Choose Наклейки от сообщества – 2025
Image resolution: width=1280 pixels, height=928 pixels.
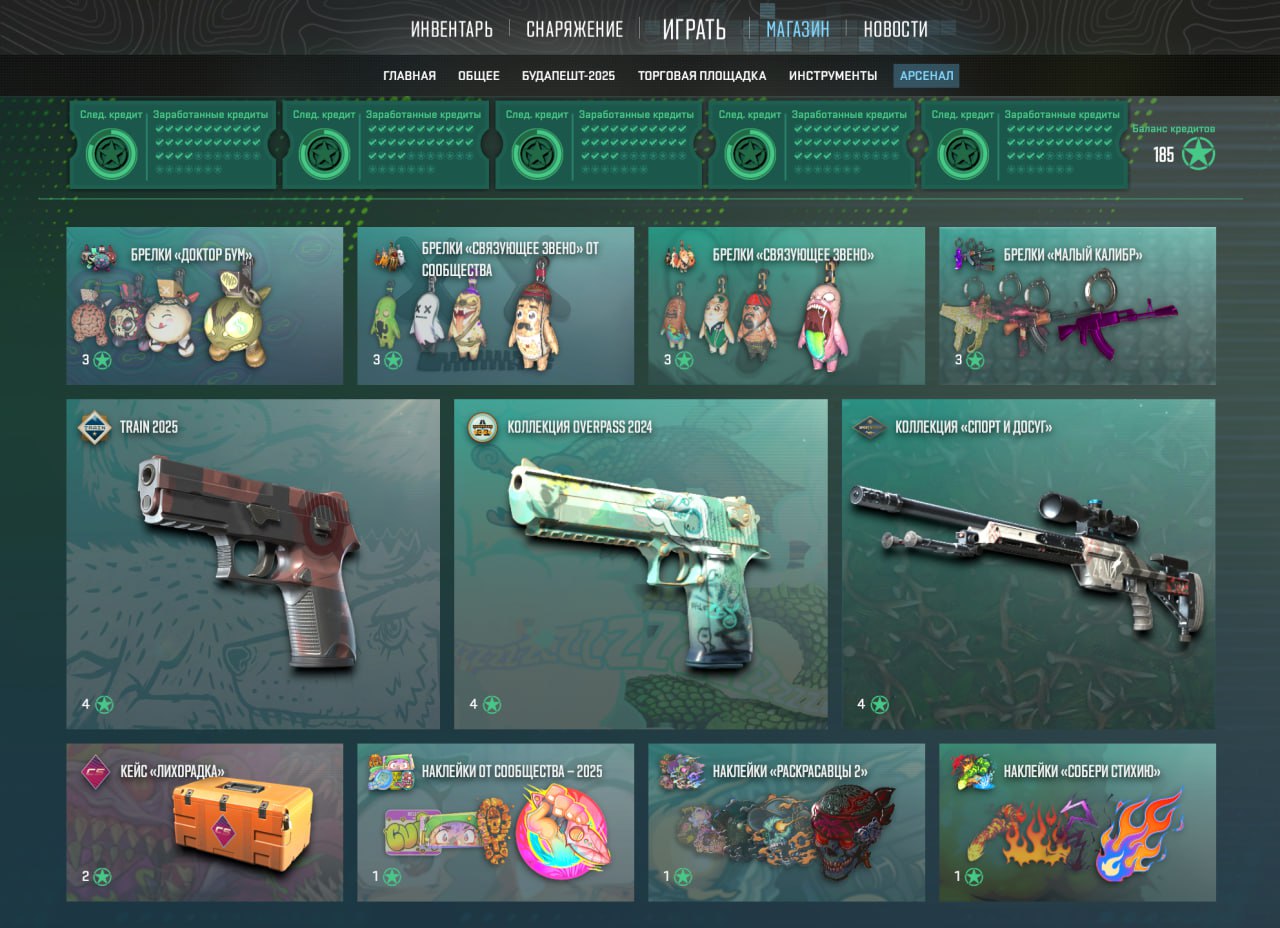pyautogui.click(x=495, y=822)
